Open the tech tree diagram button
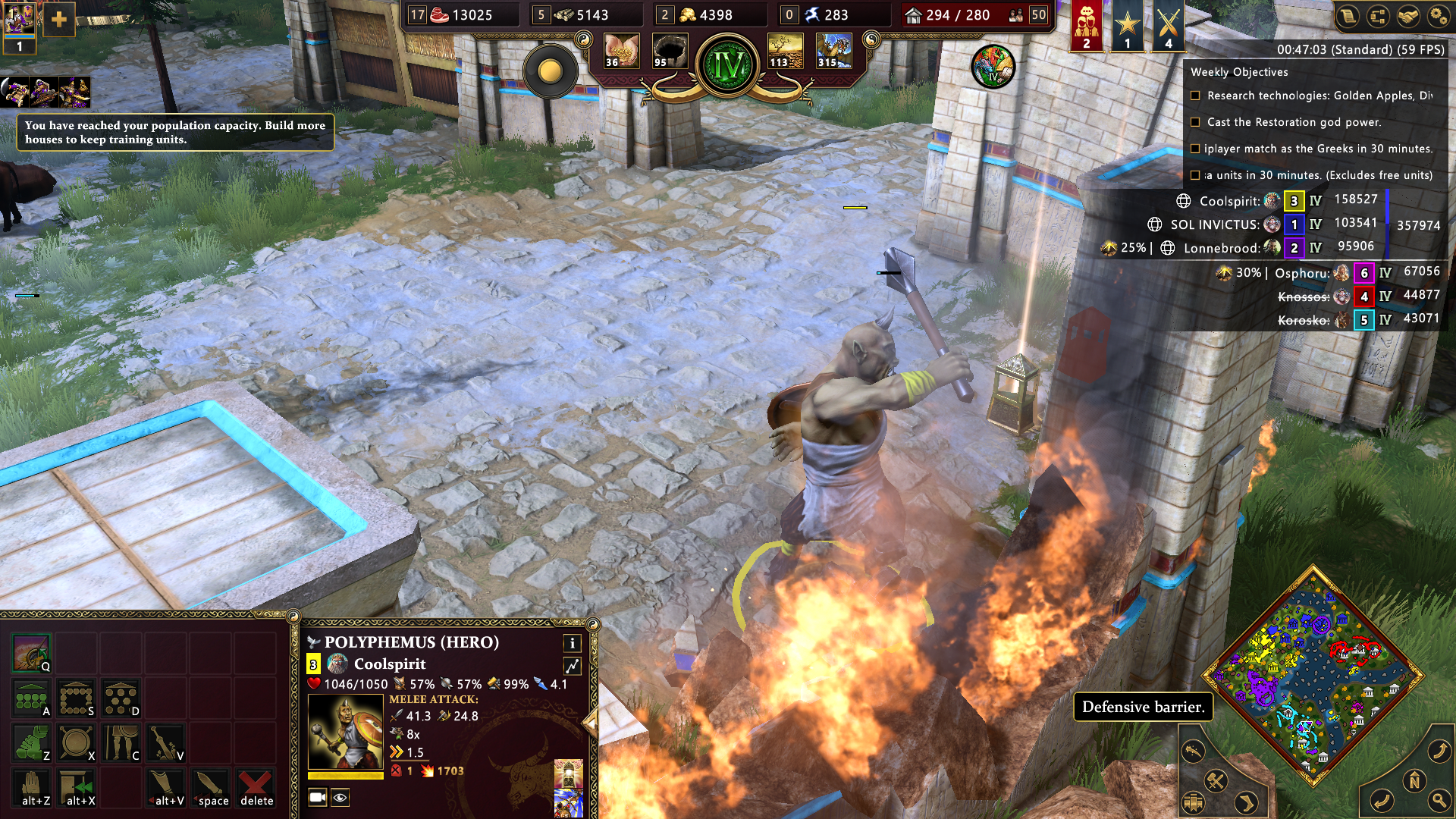Viewport: 1456px width, 819px height. click(x=1378, y=17)
